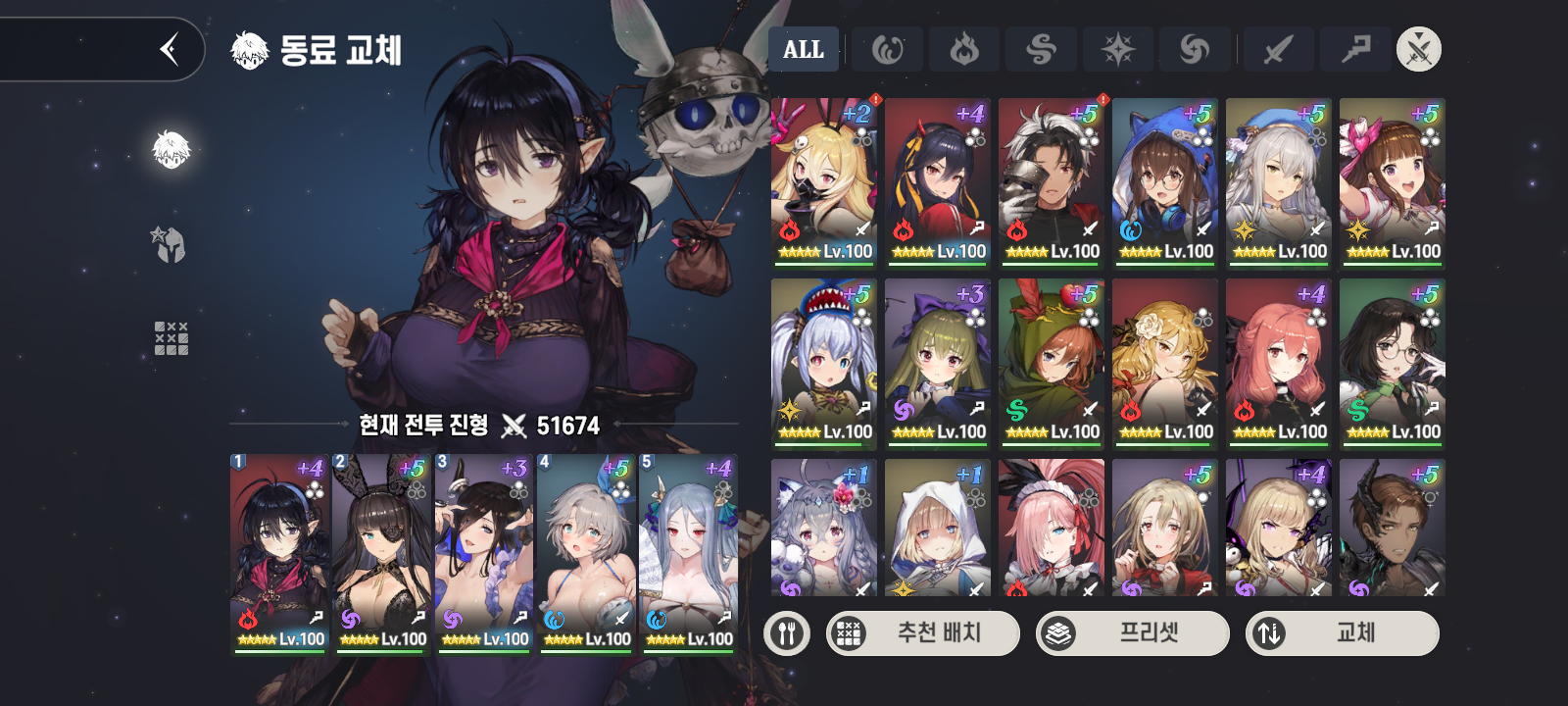Select party slot 5 silver-haired companion
The image size is (1568, 706).
(689, 554)
